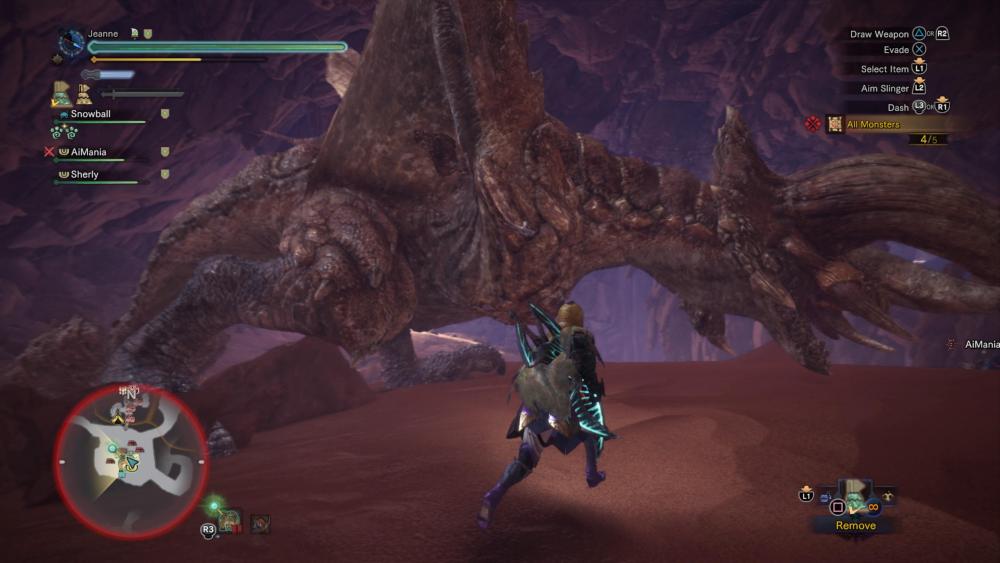Image resolution: width=1000 pixels, height=563 pixels.
Task: Click the day-night clock dial
Action: [71, 42]
